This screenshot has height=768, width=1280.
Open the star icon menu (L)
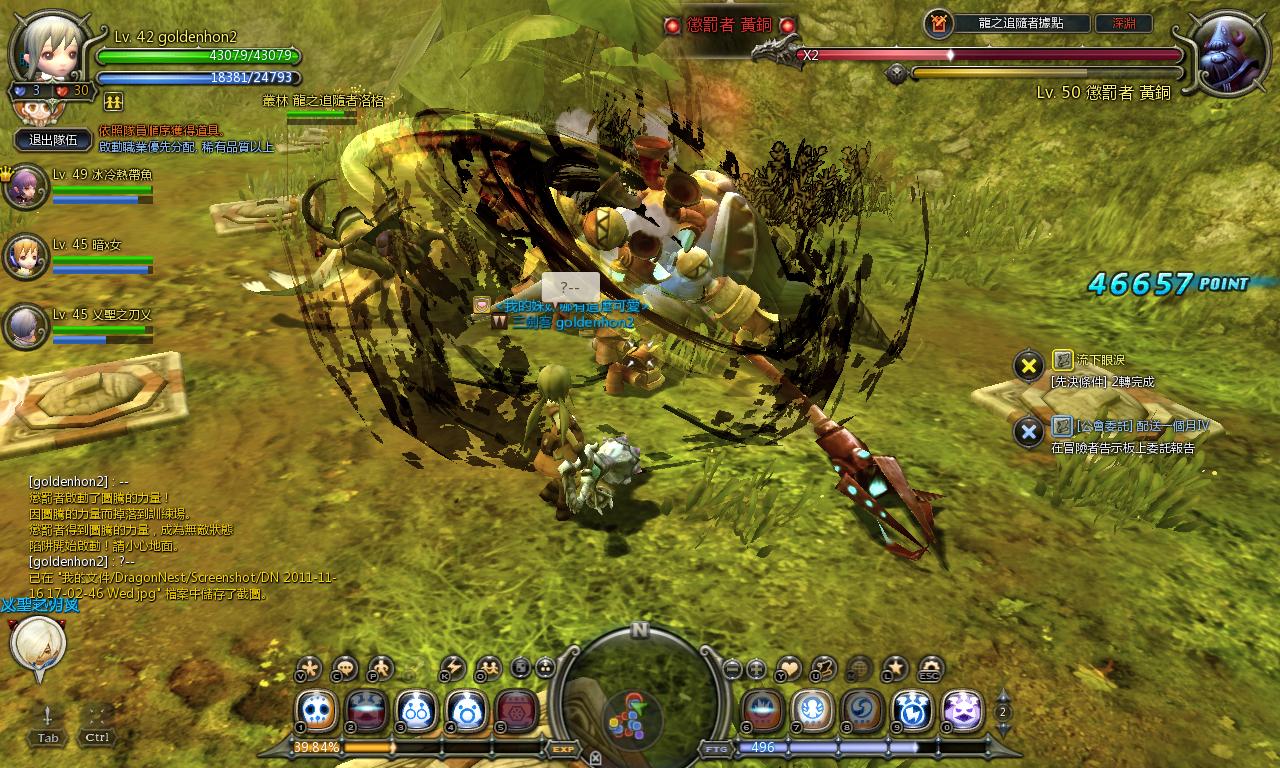coord(895,667)
